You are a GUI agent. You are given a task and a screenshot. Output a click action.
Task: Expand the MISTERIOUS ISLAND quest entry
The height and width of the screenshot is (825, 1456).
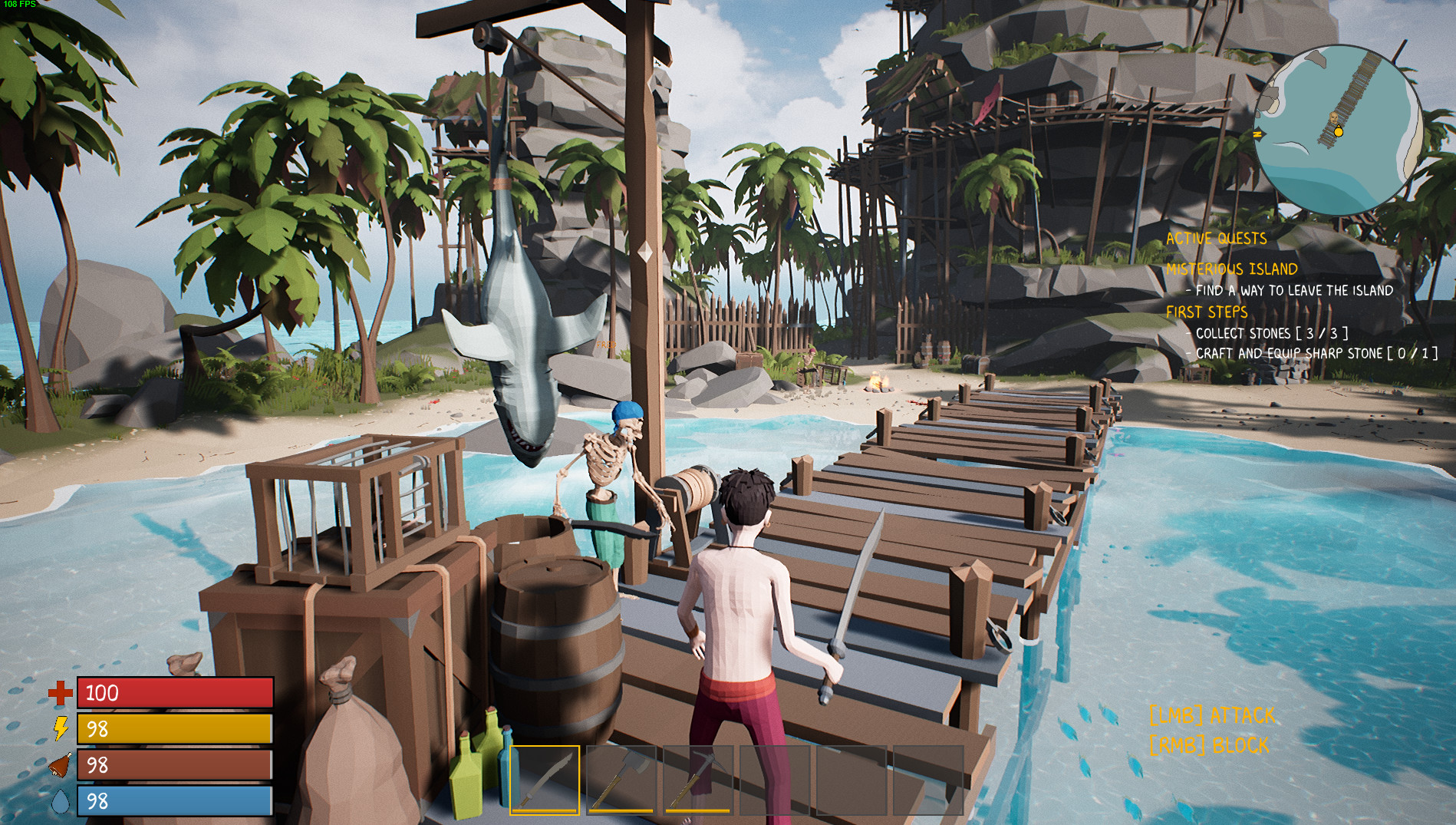point(1231,269)
